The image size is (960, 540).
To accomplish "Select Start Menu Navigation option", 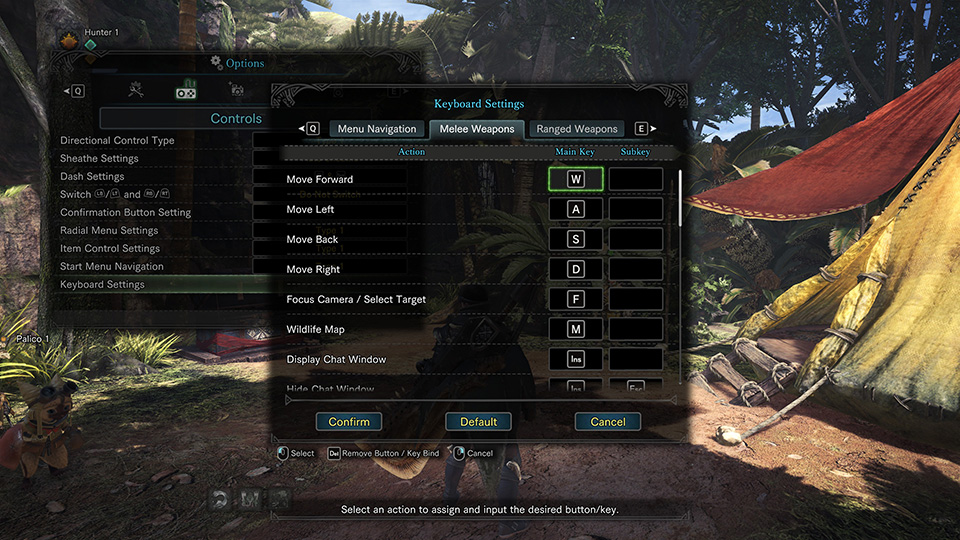I will [112, 267].
